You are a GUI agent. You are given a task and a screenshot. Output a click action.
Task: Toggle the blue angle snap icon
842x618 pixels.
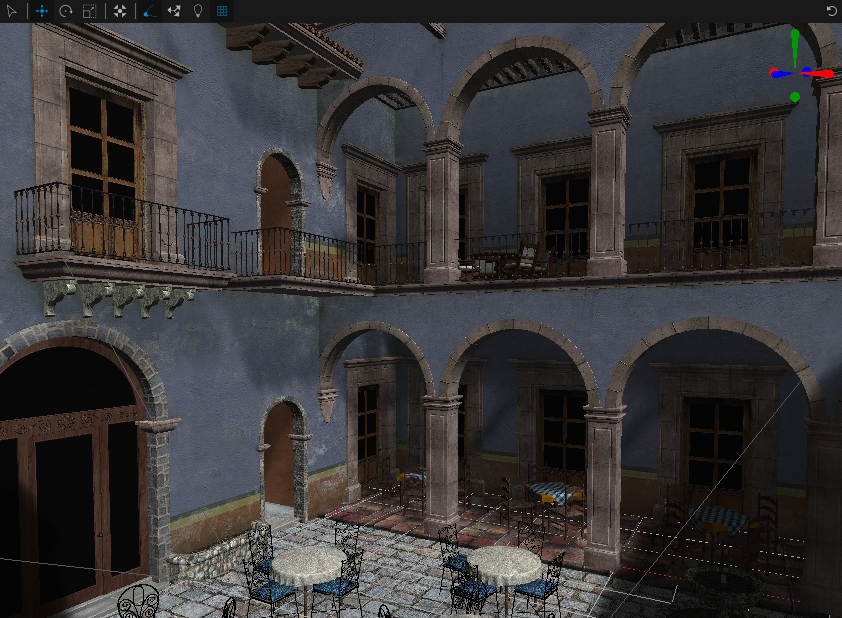point(149,11)
